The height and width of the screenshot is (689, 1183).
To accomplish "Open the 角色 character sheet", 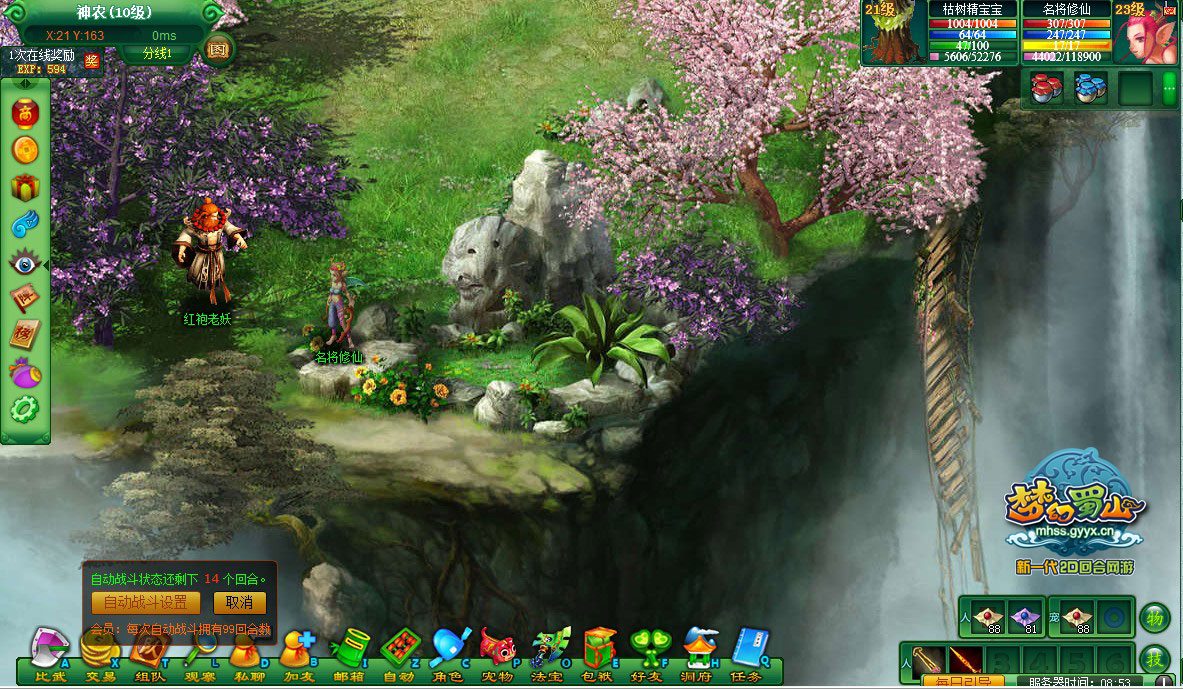I will click(449, 652).
